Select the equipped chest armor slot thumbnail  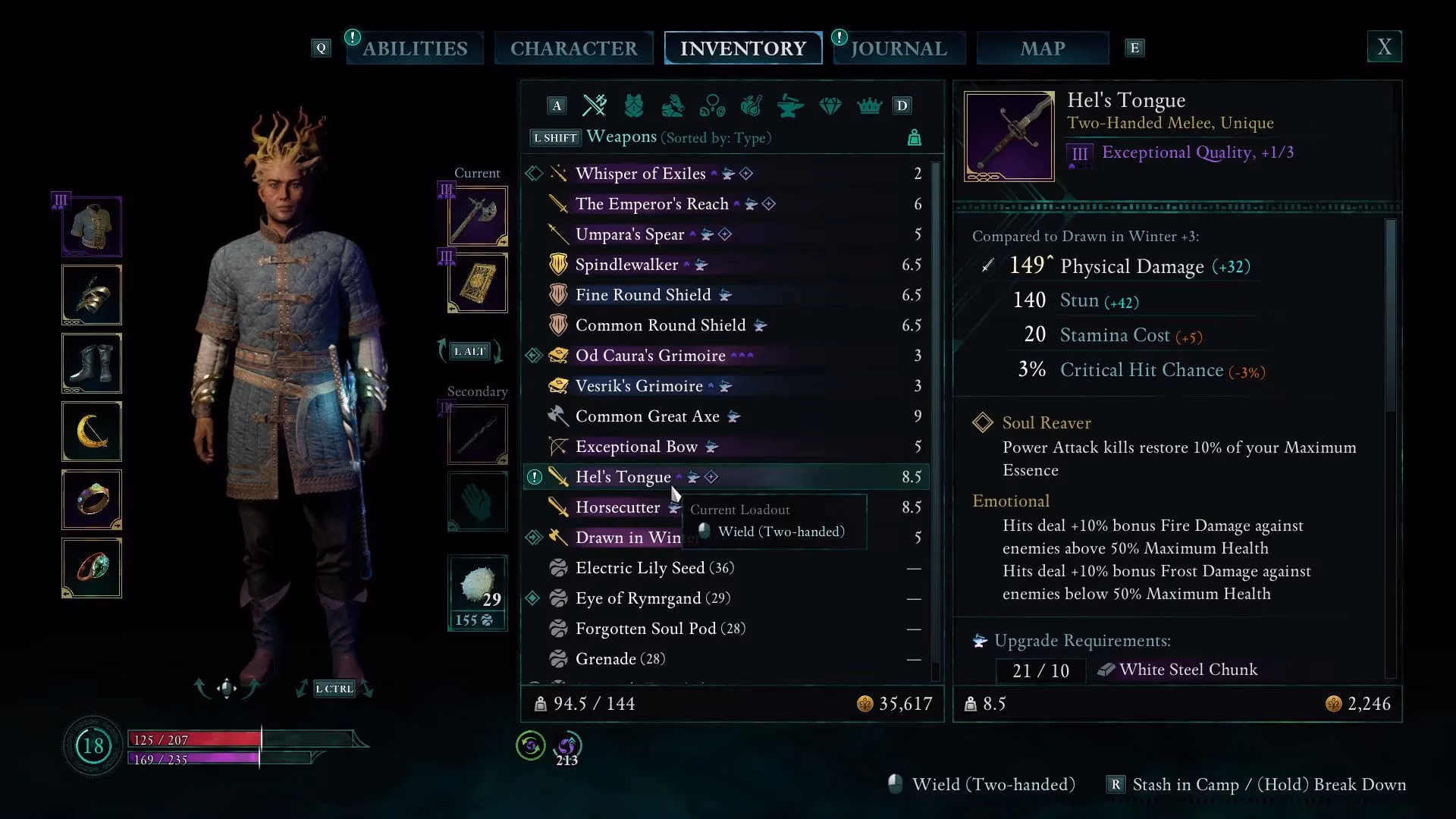91,225
